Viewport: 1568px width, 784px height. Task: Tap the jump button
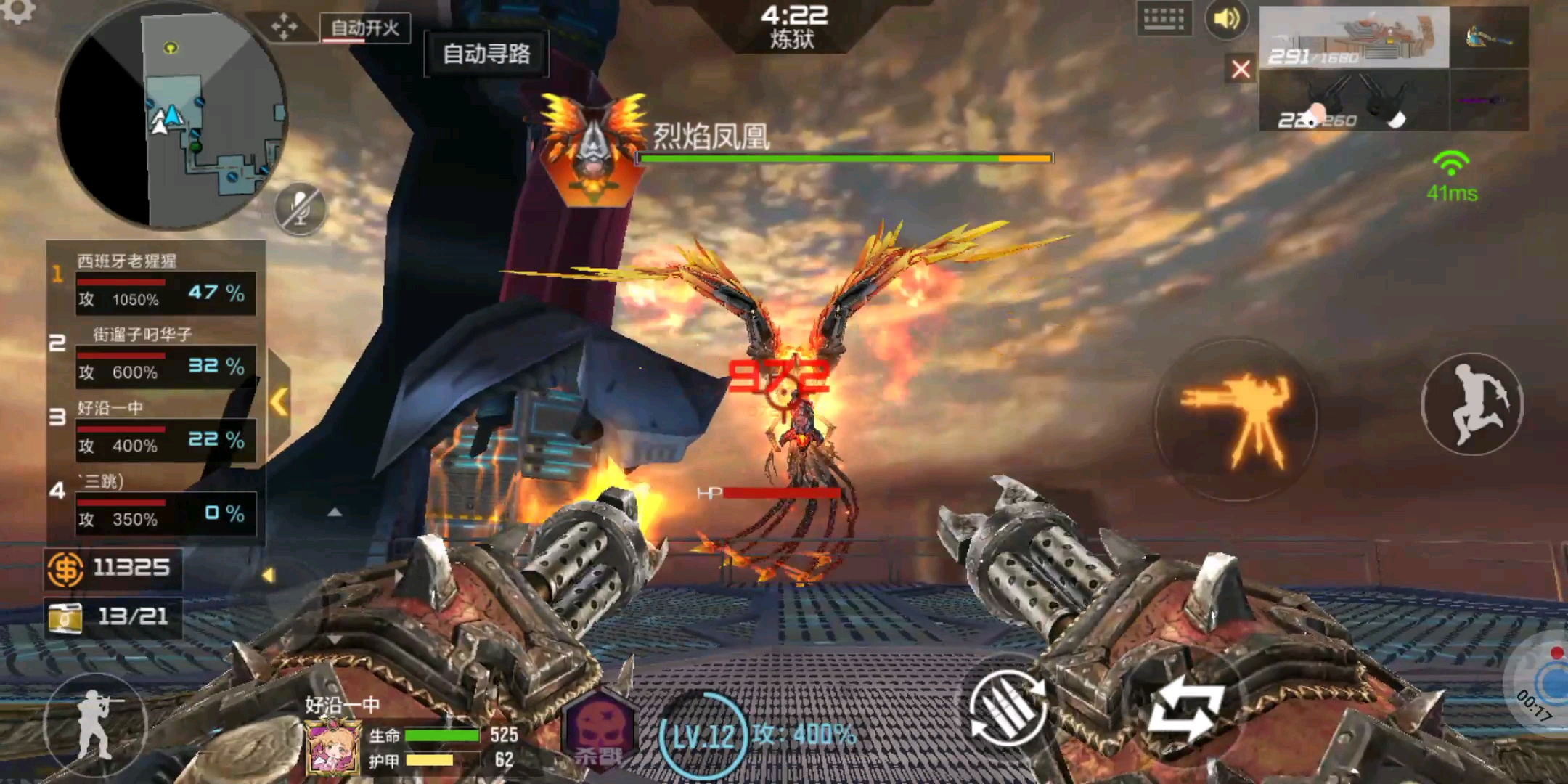(1471, 404)
